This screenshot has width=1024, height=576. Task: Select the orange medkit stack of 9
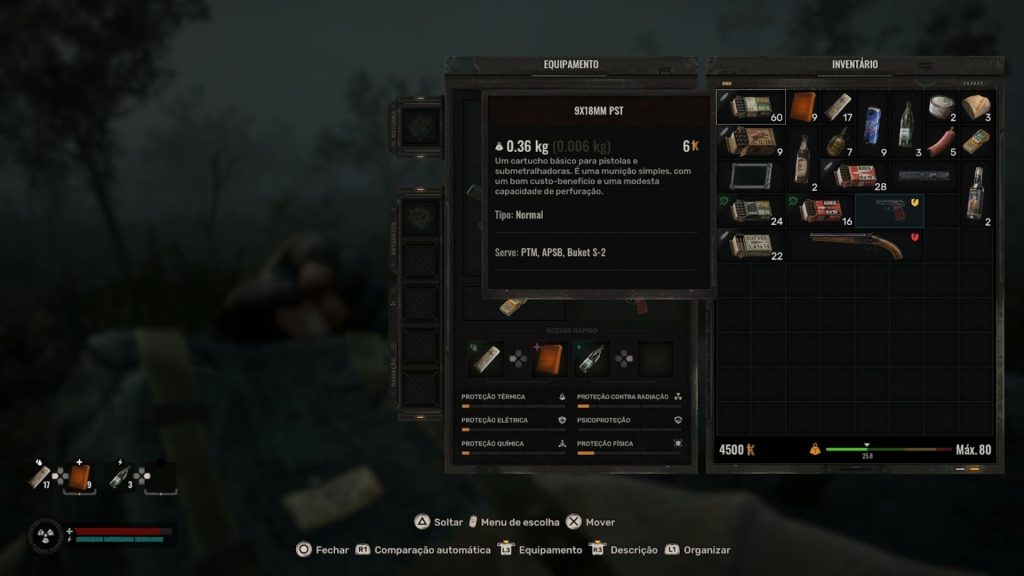803,107
